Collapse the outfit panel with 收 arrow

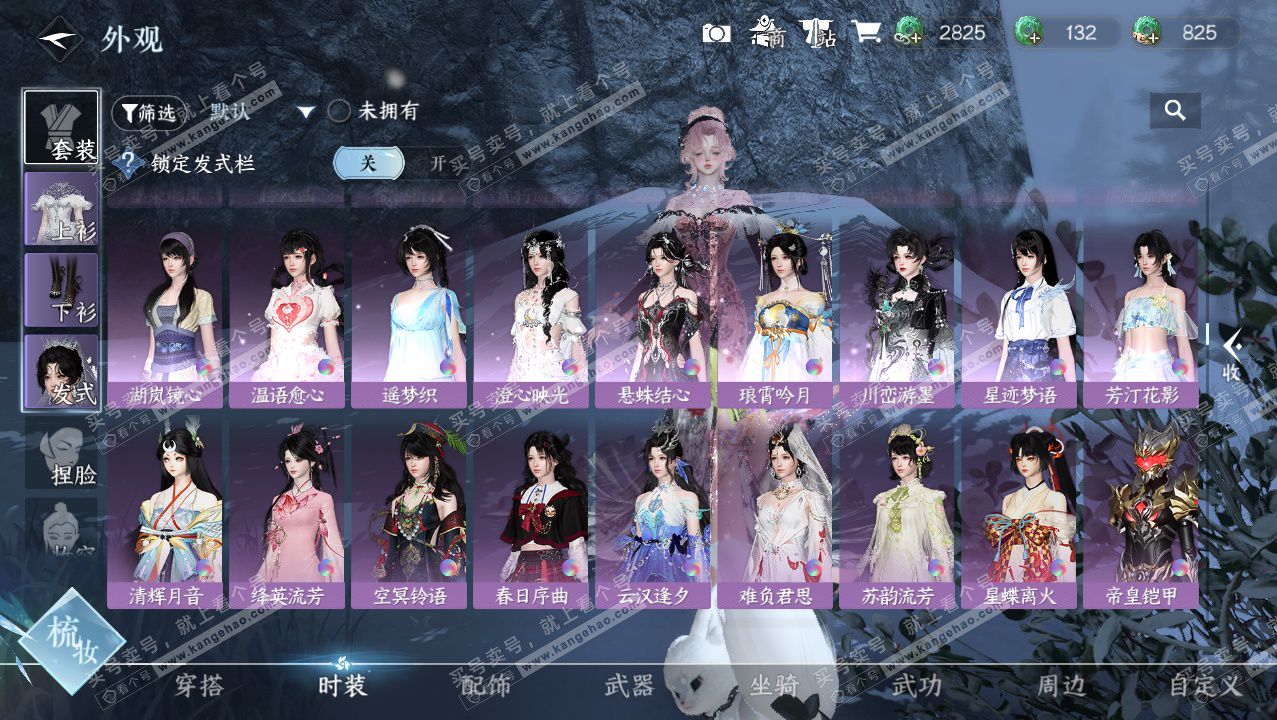(1233, 355)
